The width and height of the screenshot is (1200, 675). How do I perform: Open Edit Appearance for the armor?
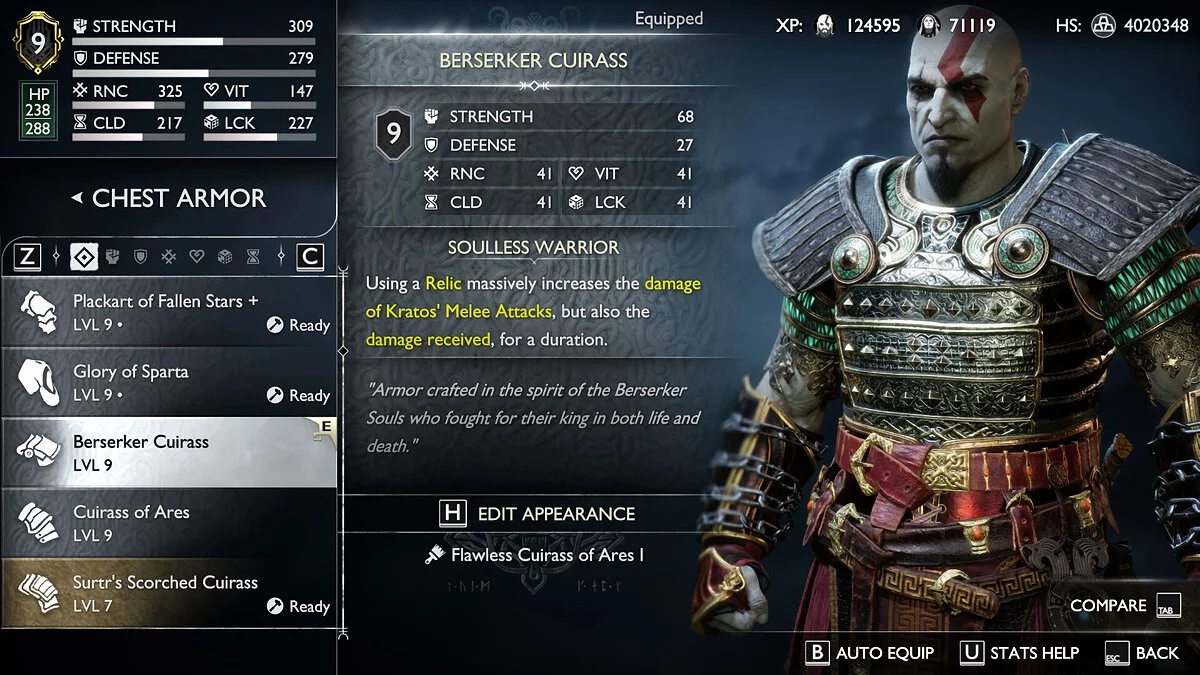click(538, 513)
